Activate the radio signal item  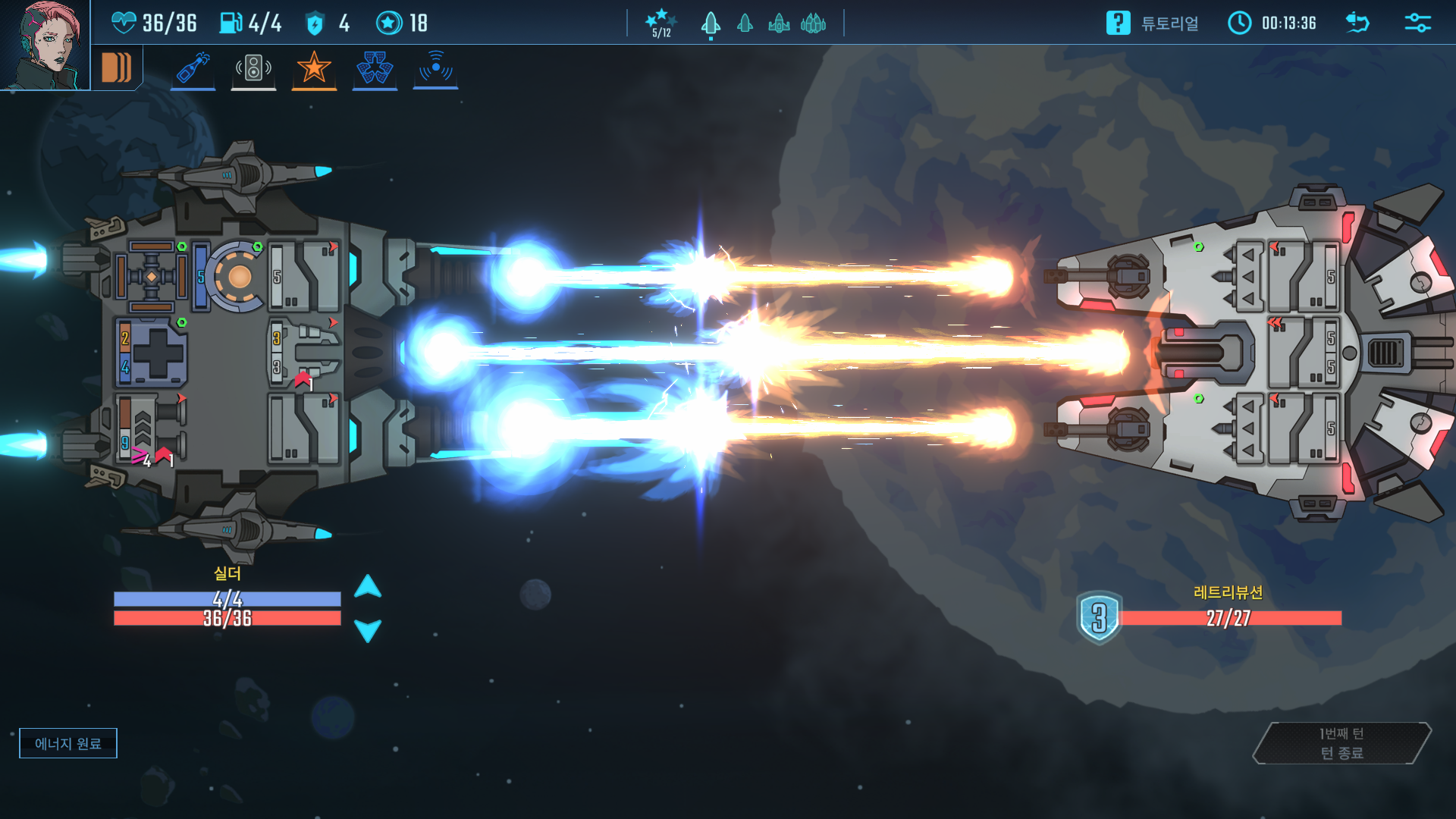pyautogui.click(x=435, y=68)
